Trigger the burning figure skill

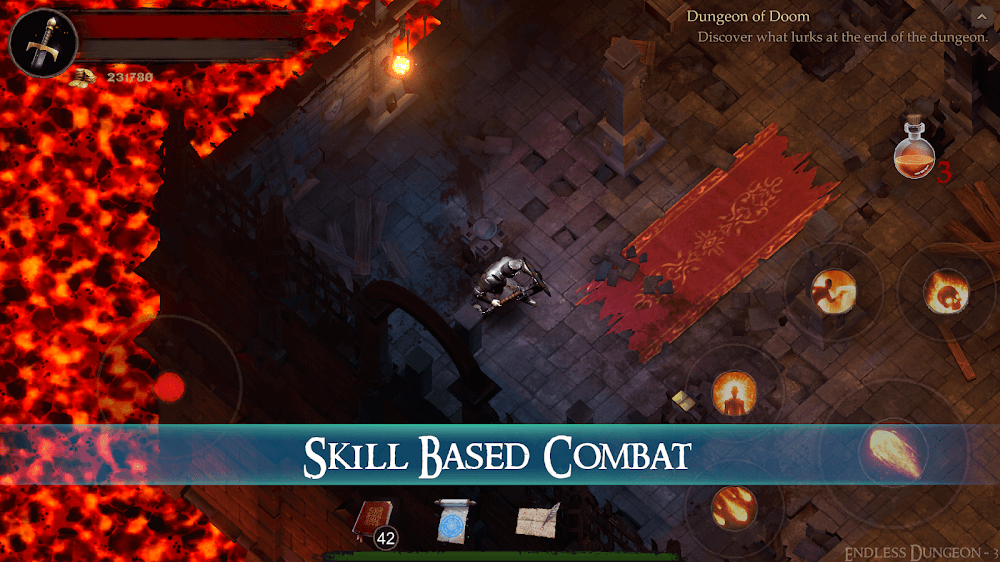[733, 392]
